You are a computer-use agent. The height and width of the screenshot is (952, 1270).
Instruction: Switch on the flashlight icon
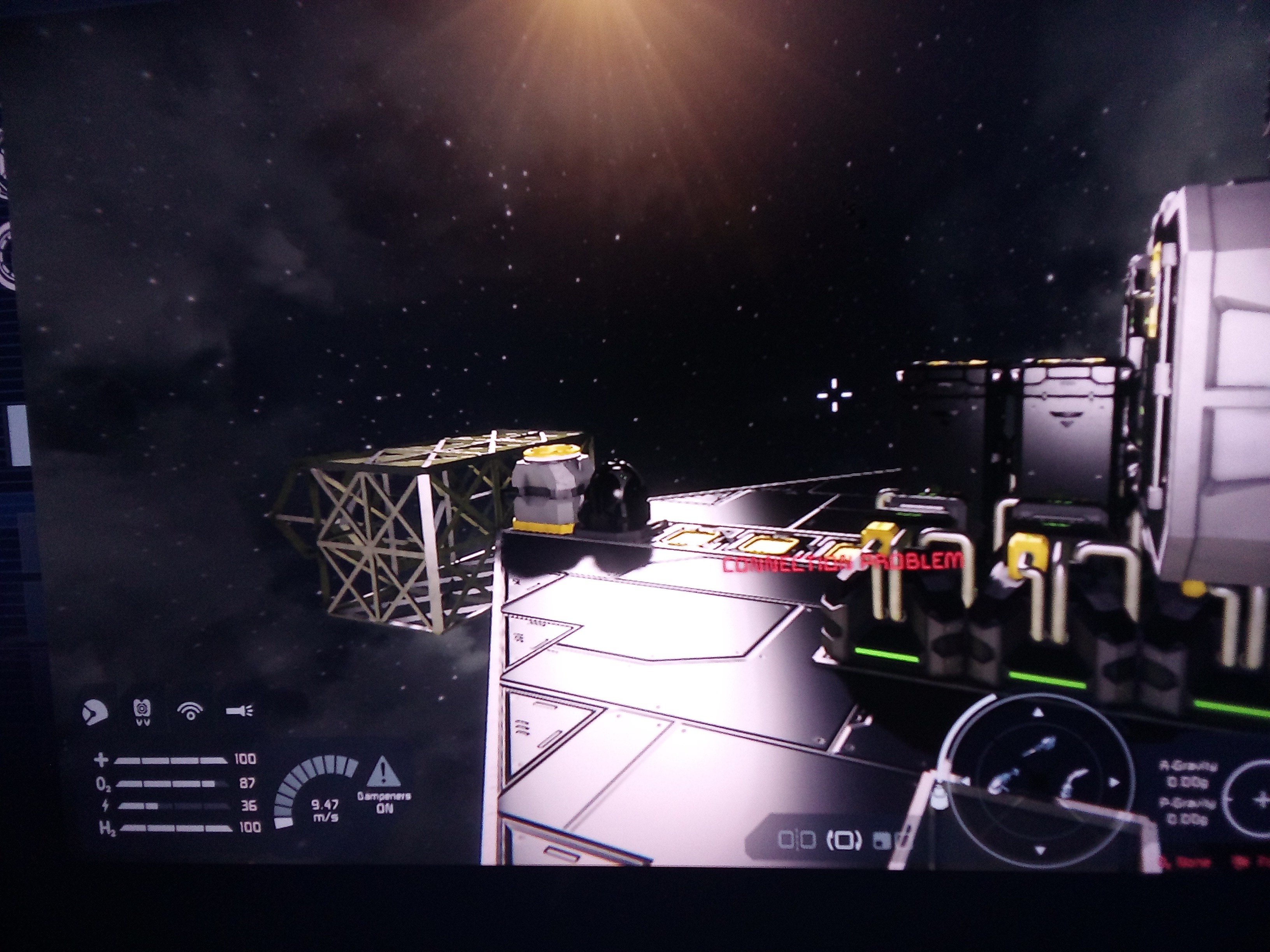coord(239,712)
